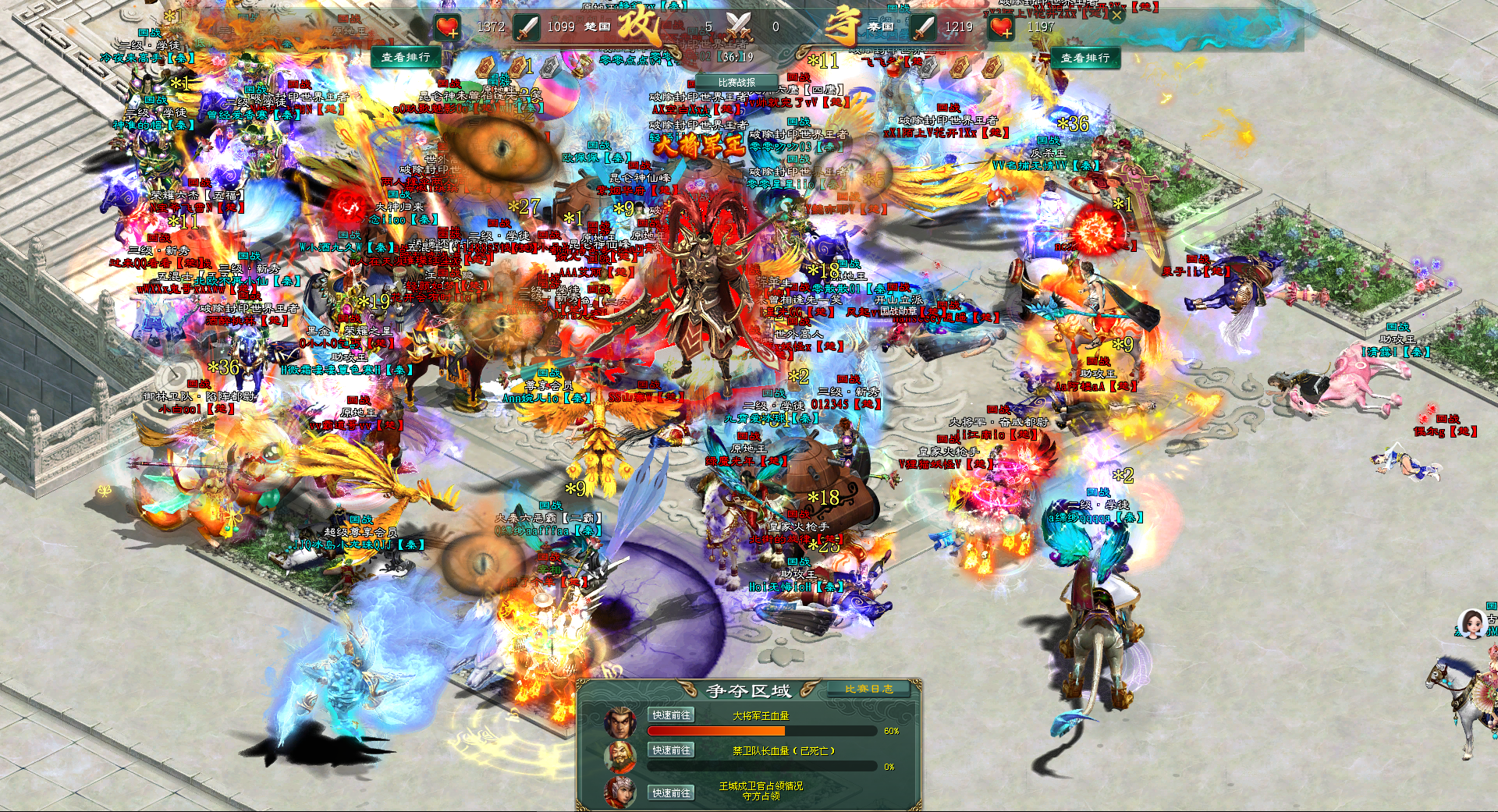The image size is (1498, 812).
Task: Click the 王城戍卫官 portrait in the panel
Action: (621, 792)
